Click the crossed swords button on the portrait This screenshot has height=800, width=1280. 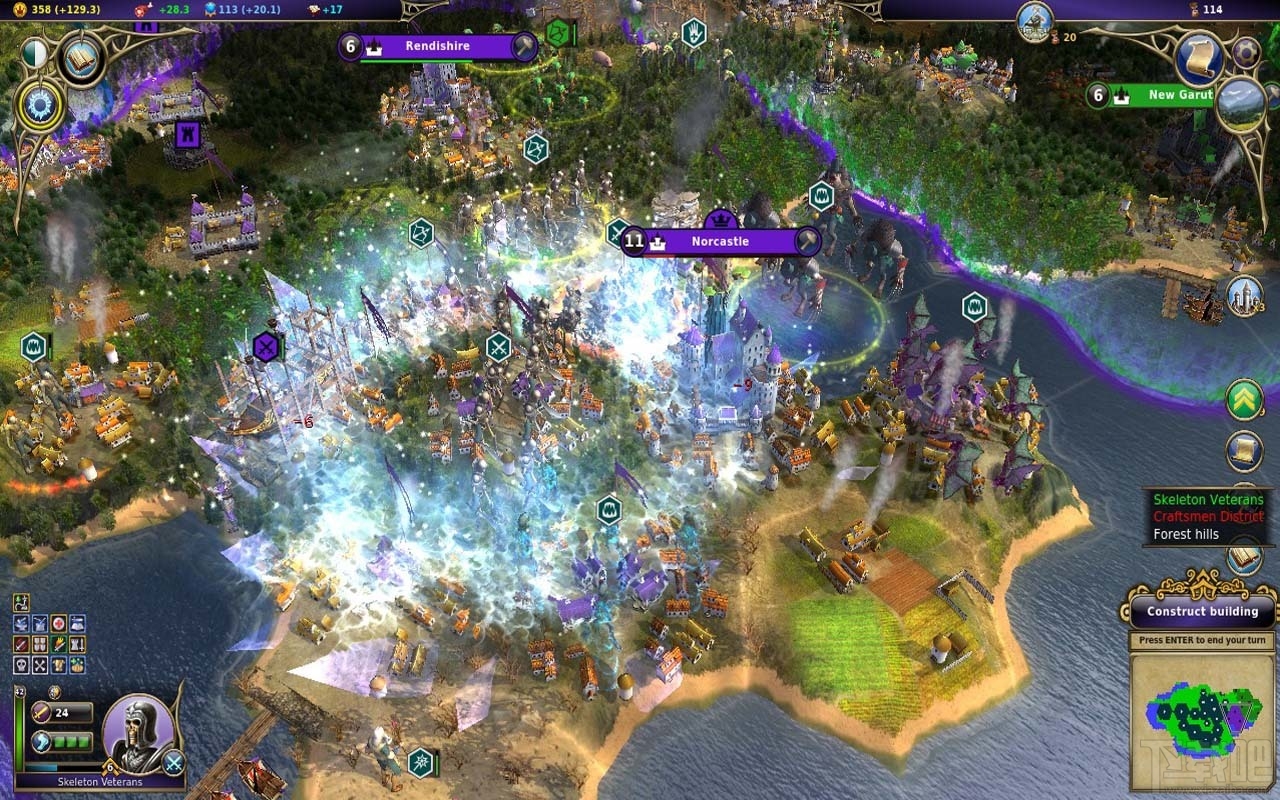pyautogui.click(x=174, y=763)
